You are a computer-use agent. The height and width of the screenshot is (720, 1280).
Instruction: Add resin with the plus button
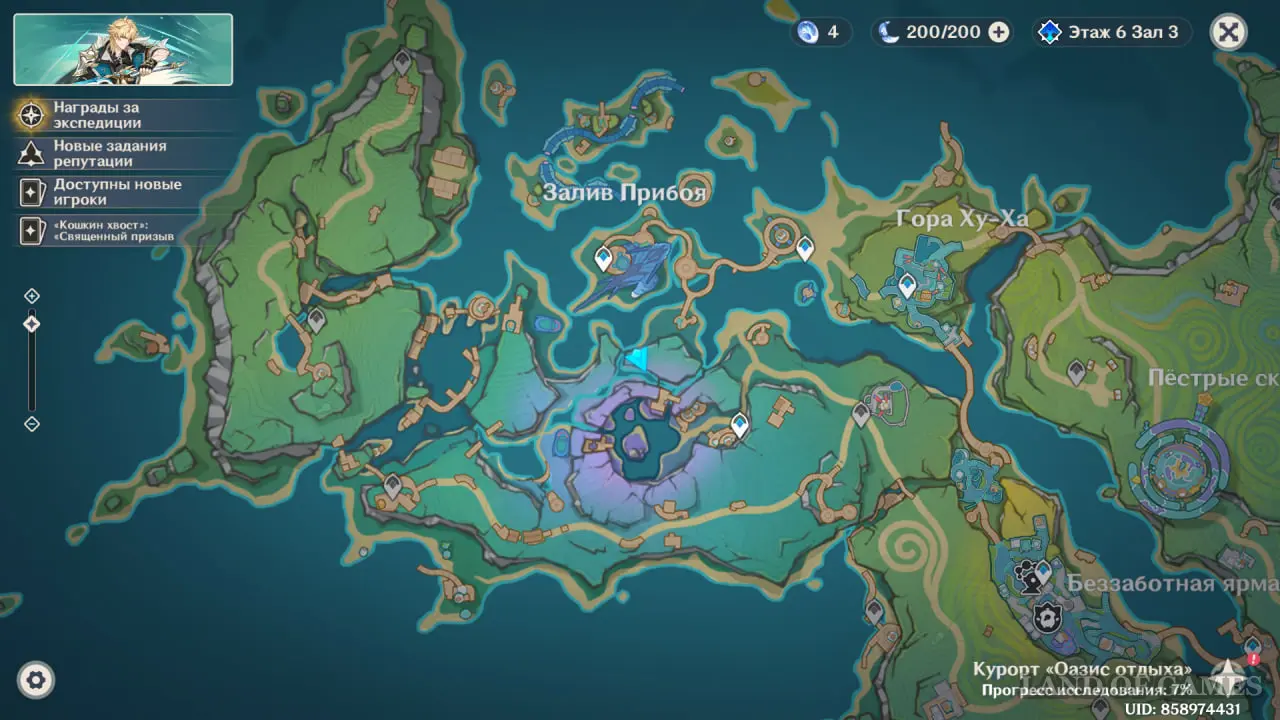(998, 32)
